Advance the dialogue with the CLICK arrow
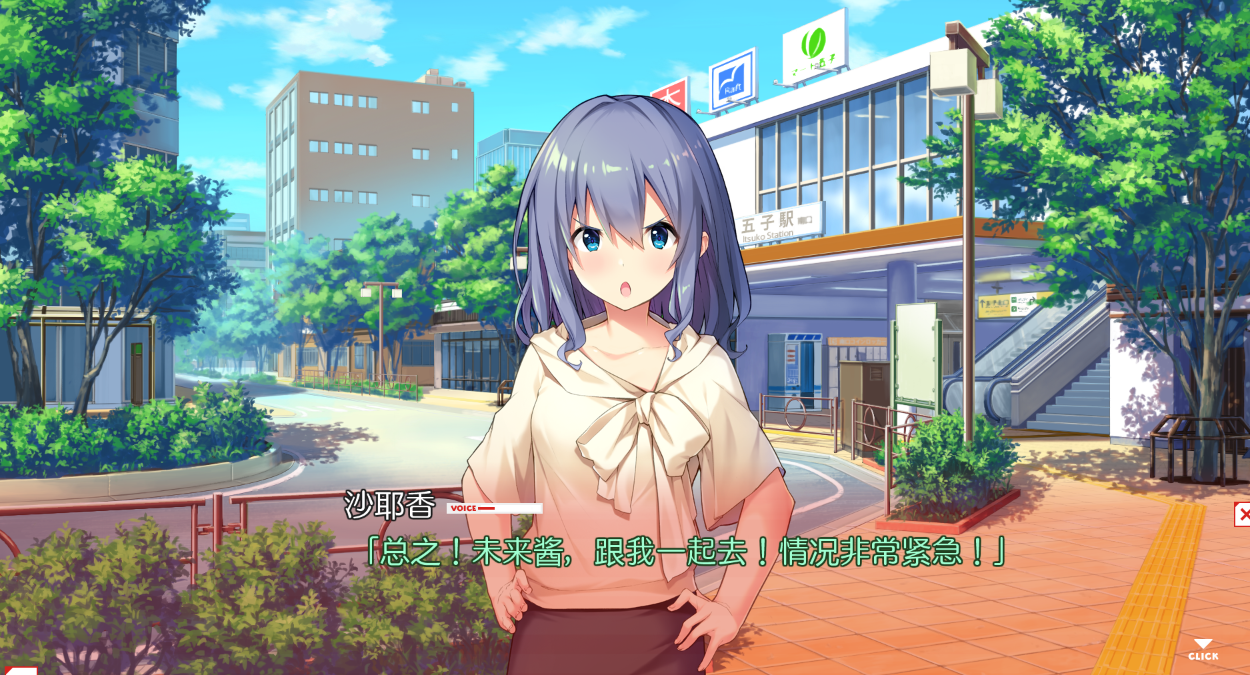This screenshot has height=675, width=1250. (1203, 650)
